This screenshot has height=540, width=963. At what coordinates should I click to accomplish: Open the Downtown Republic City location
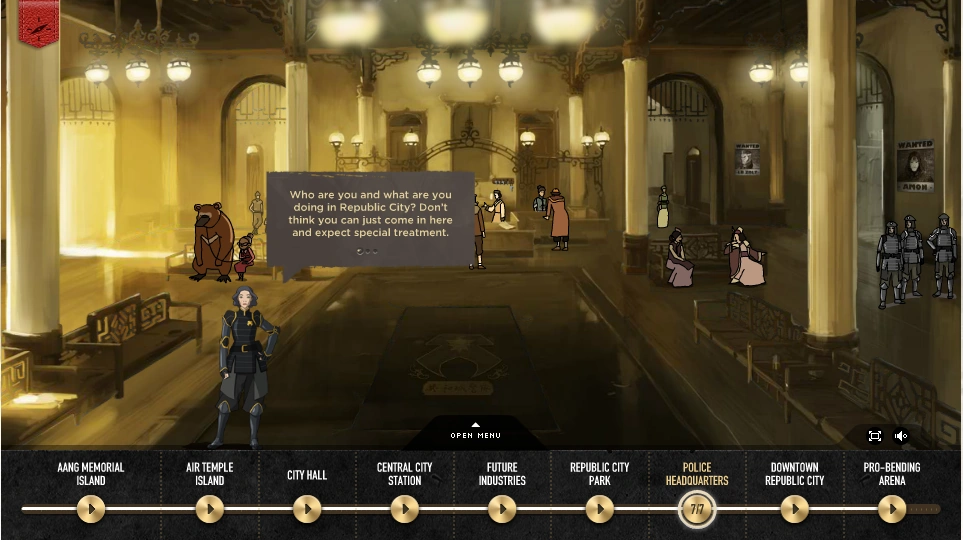point(794,509)
